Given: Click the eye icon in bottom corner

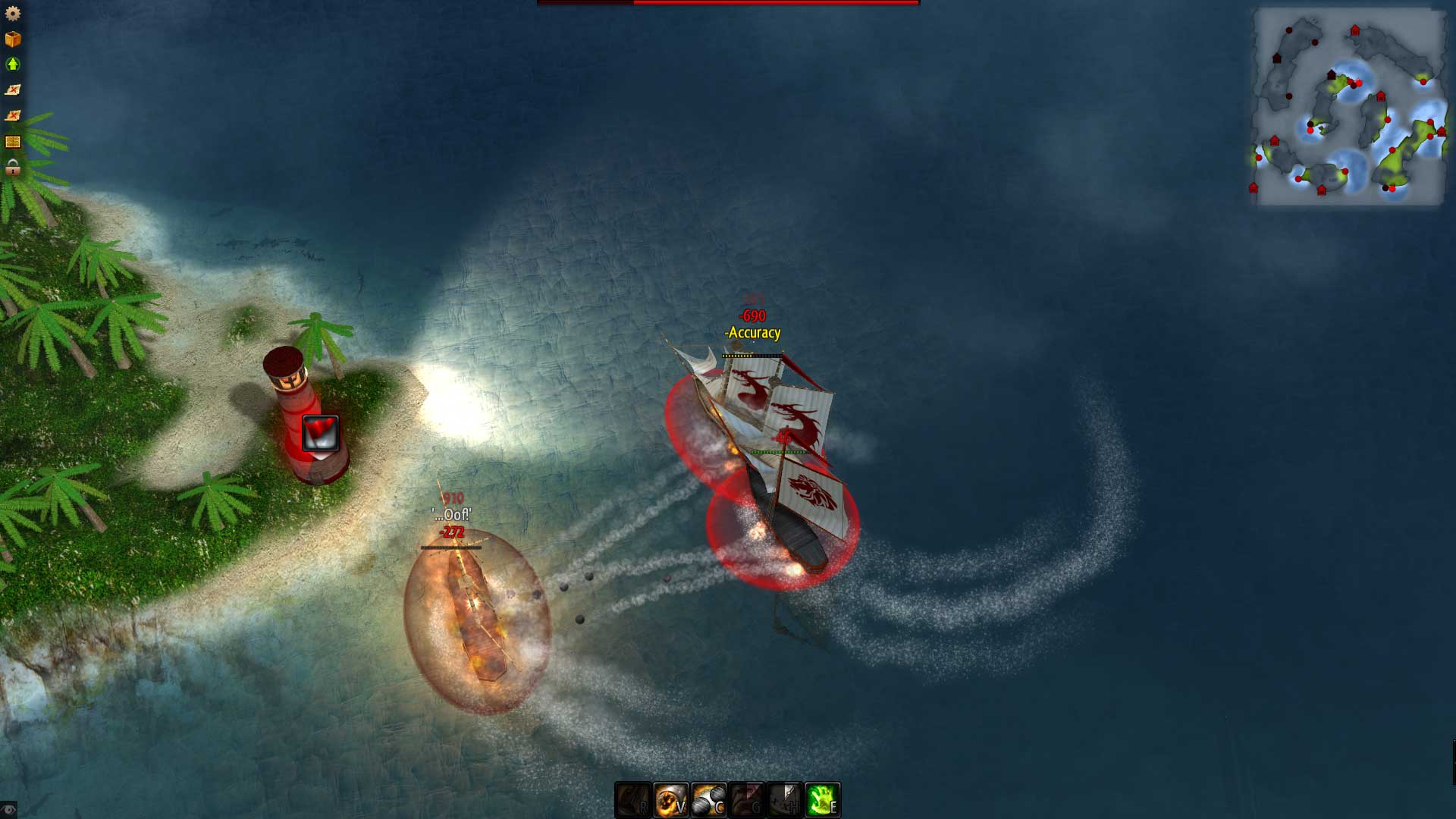Looking at the screenshot, I should coord(8,810).
